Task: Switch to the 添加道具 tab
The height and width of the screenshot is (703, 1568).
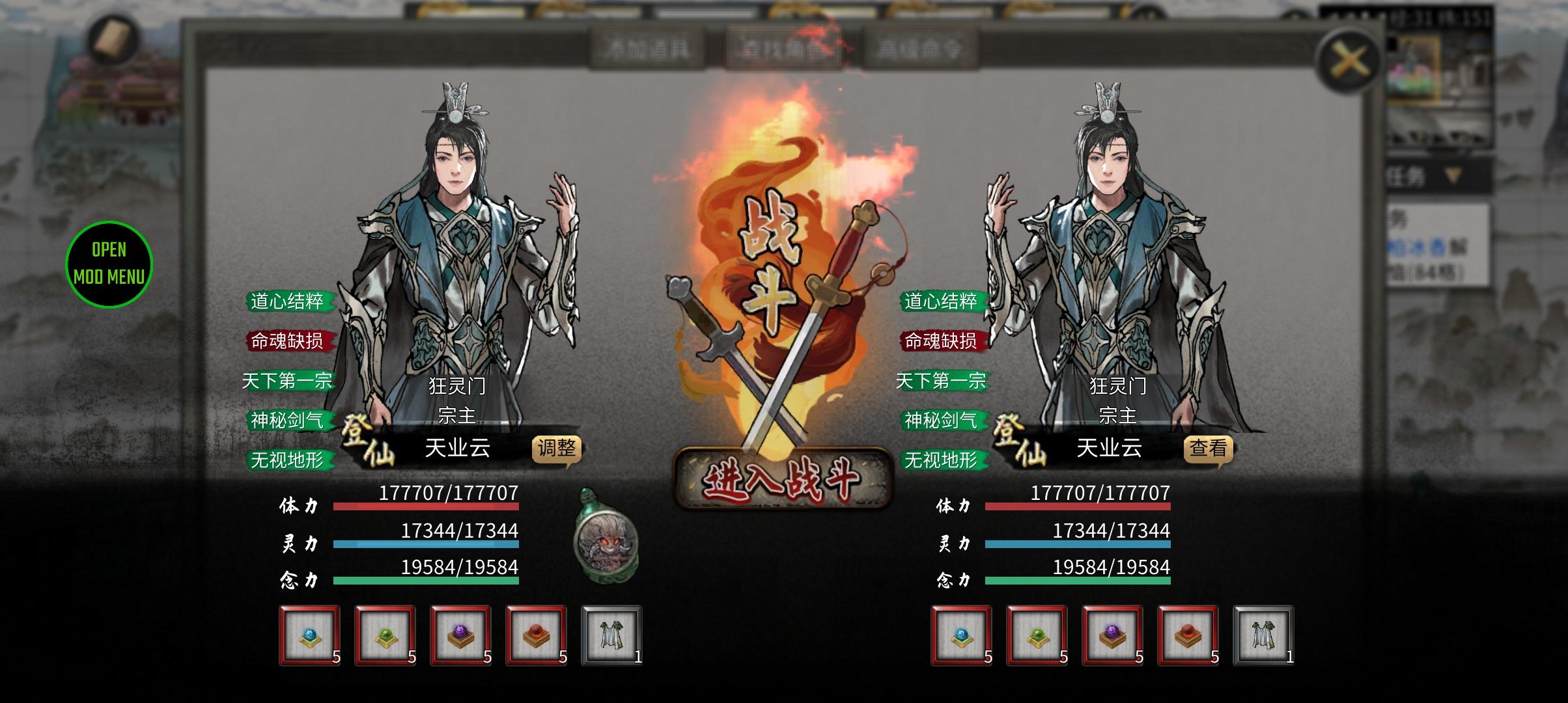Action: [x=648, y=47]
